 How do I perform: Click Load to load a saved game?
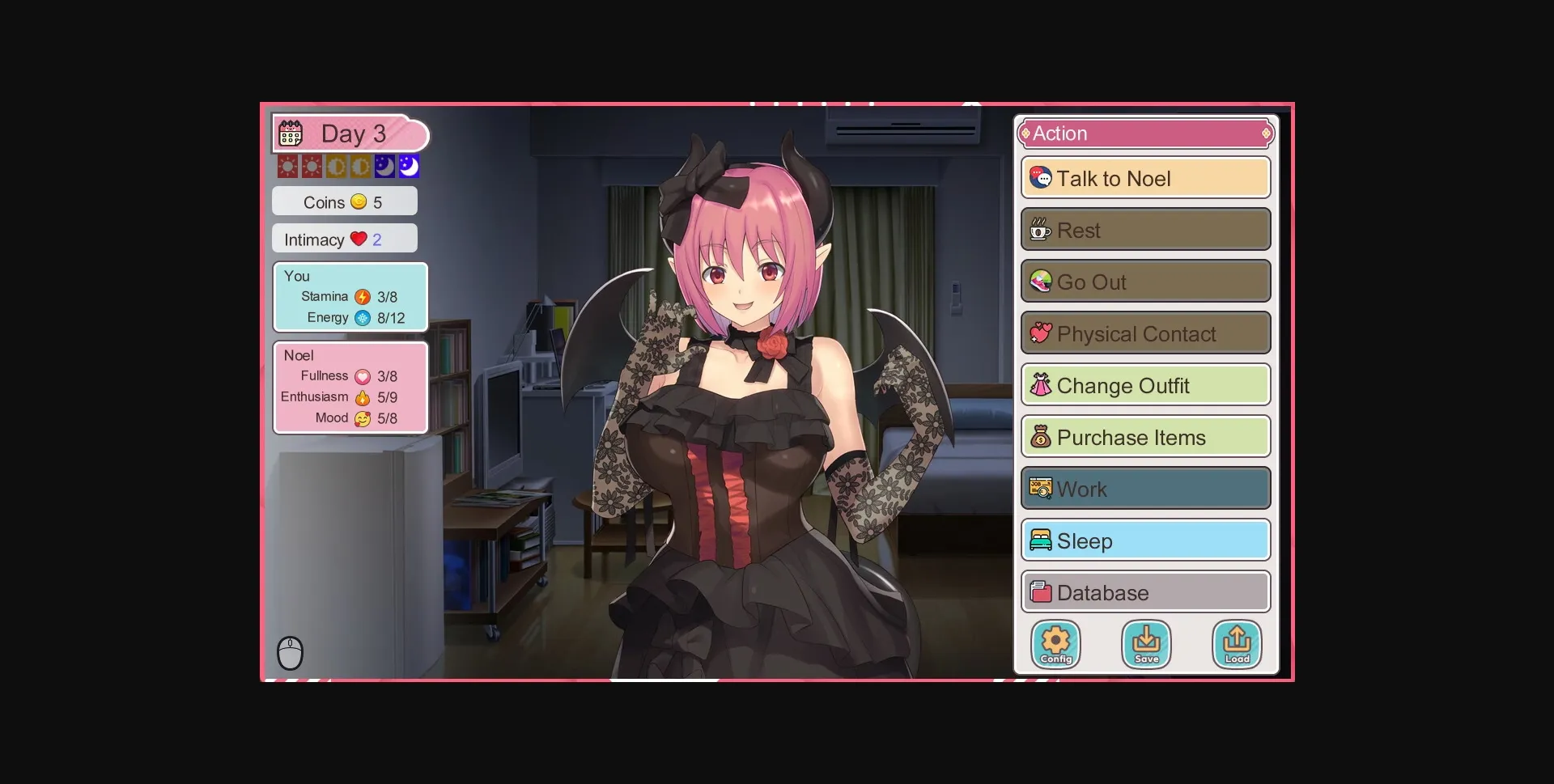coord(1238,644)
